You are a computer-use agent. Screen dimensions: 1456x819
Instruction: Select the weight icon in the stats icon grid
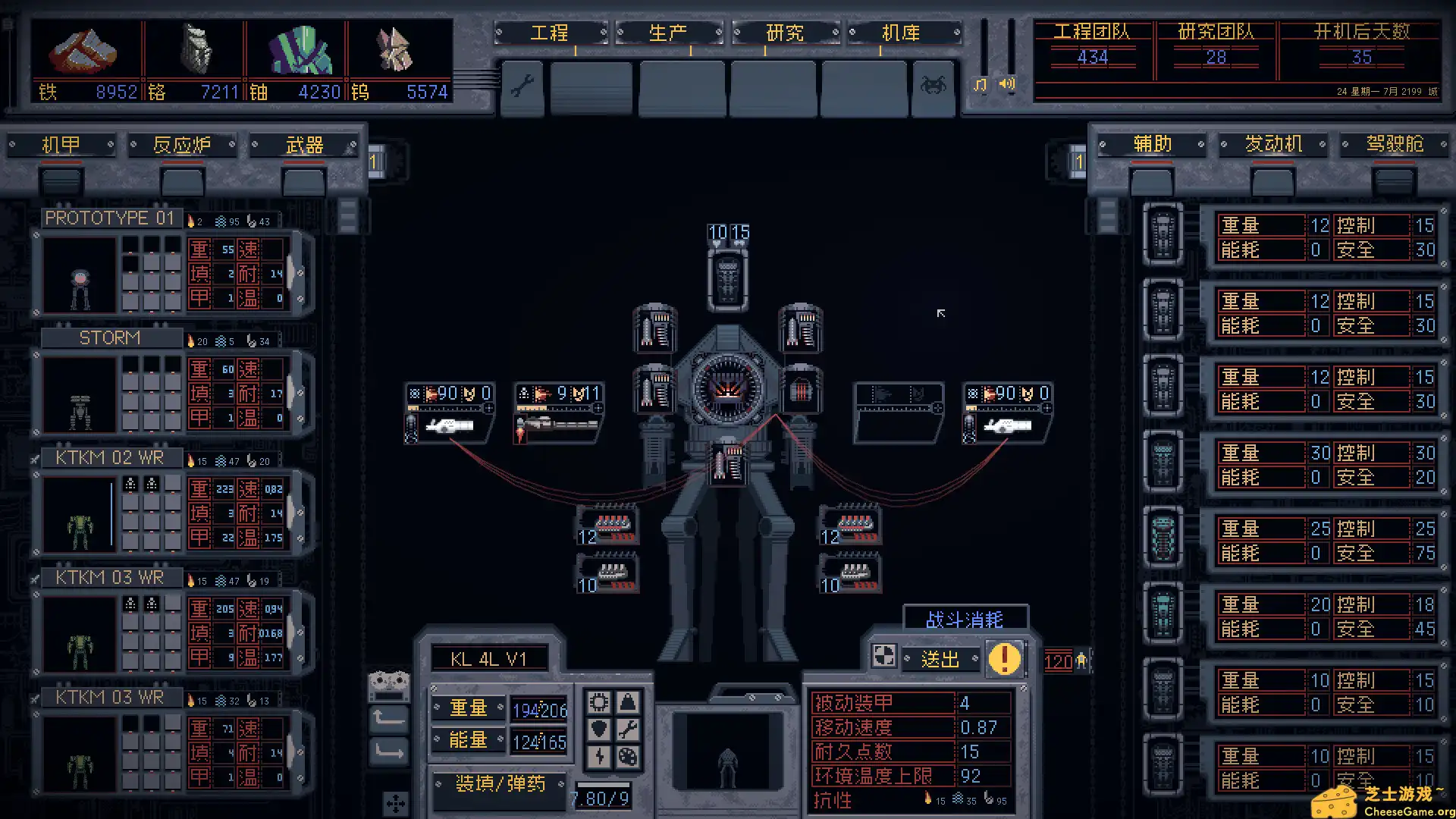(x=627, y=701)
